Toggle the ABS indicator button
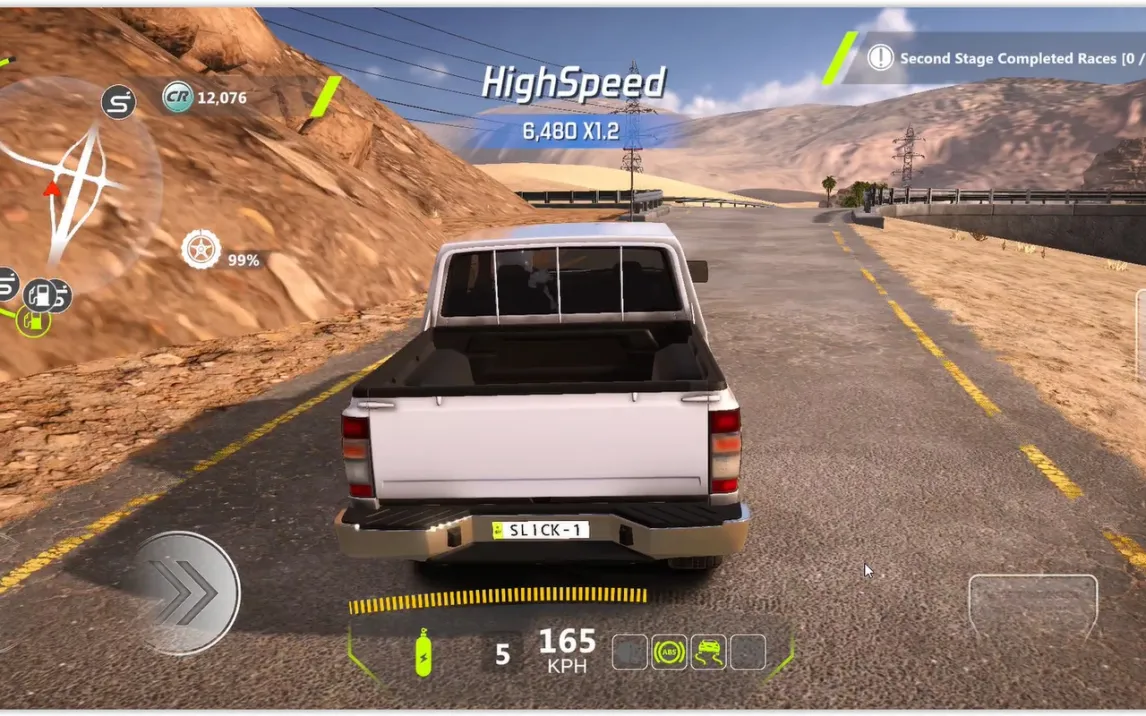 669,653
